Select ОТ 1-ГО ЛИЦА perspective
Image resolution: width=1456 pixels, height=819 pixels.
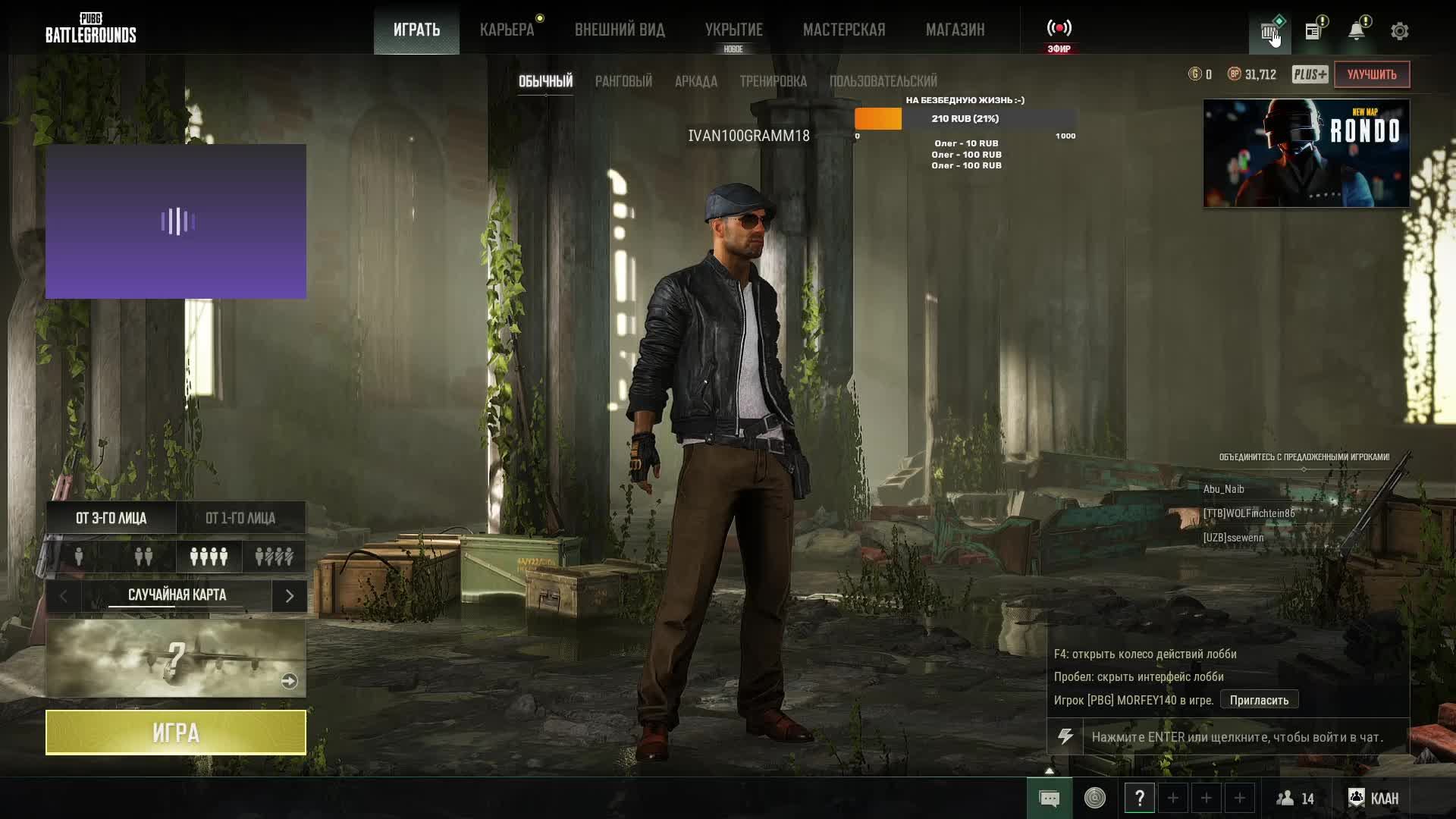tap(240, 518)
